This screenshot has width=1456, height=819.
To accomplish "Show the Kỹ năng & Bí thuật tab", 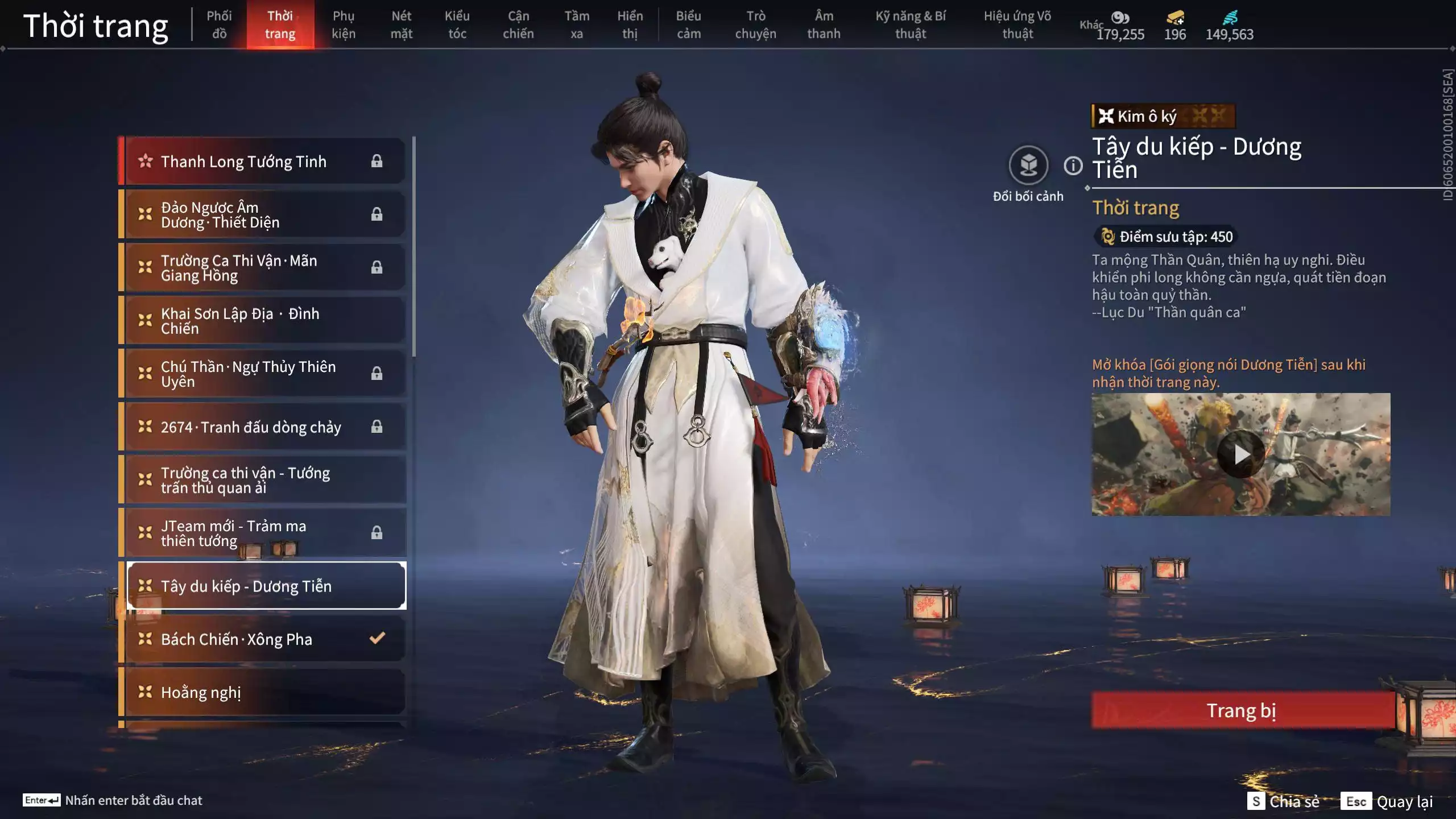I will click(910, 25).
